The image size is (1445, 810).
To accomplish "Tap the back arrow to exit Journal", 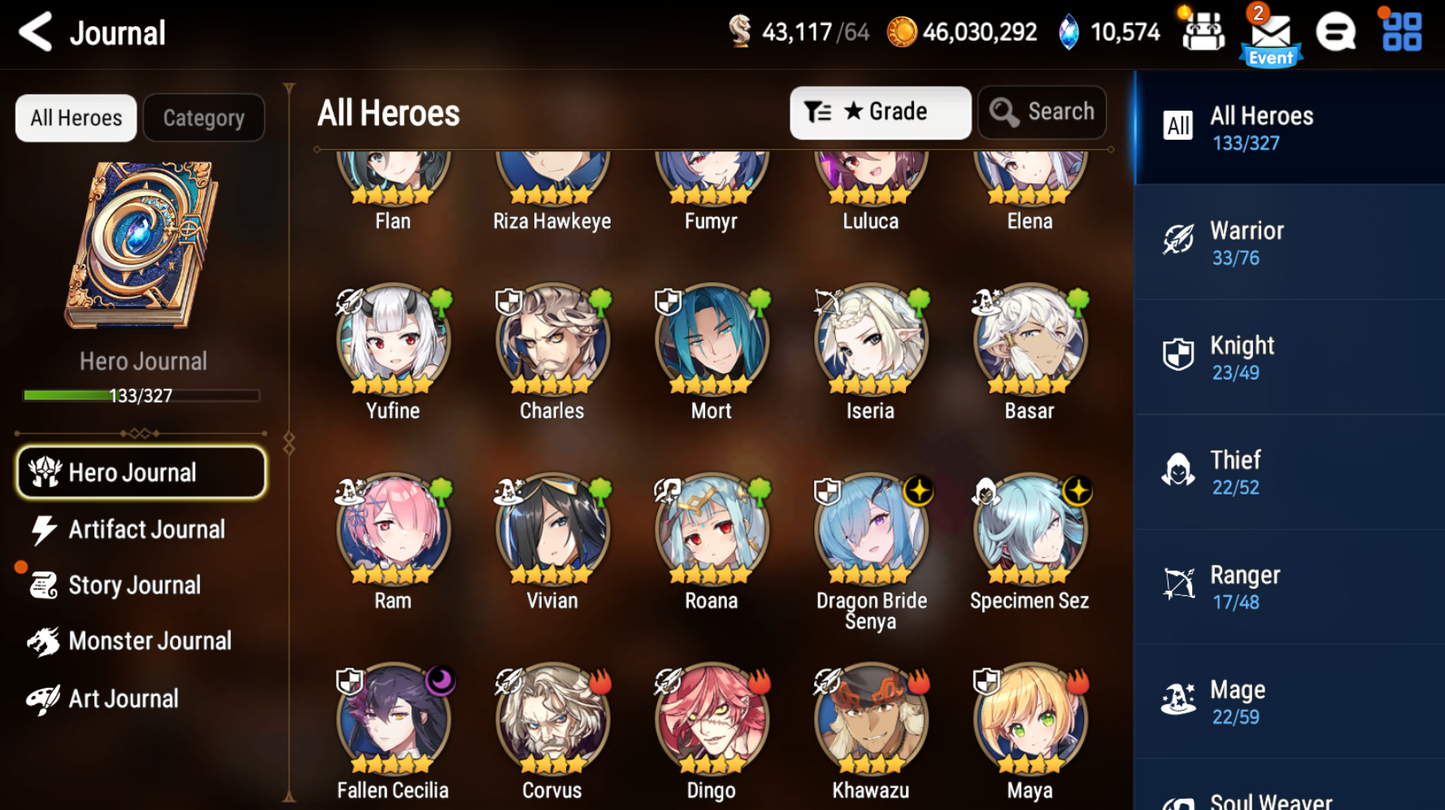I will tap(34, 31).
